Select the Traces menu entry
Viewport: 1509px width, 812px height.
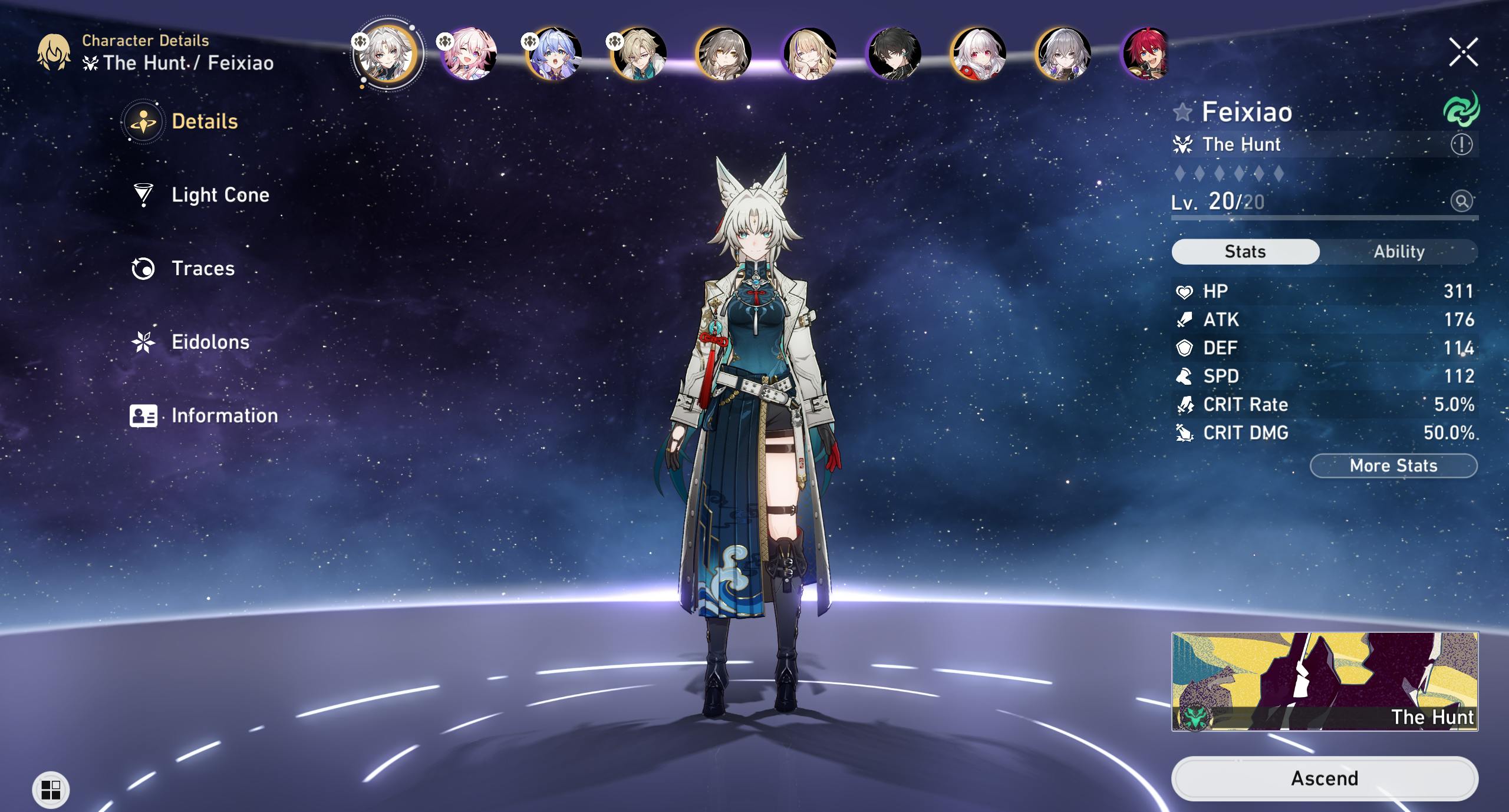pos(202,269)
